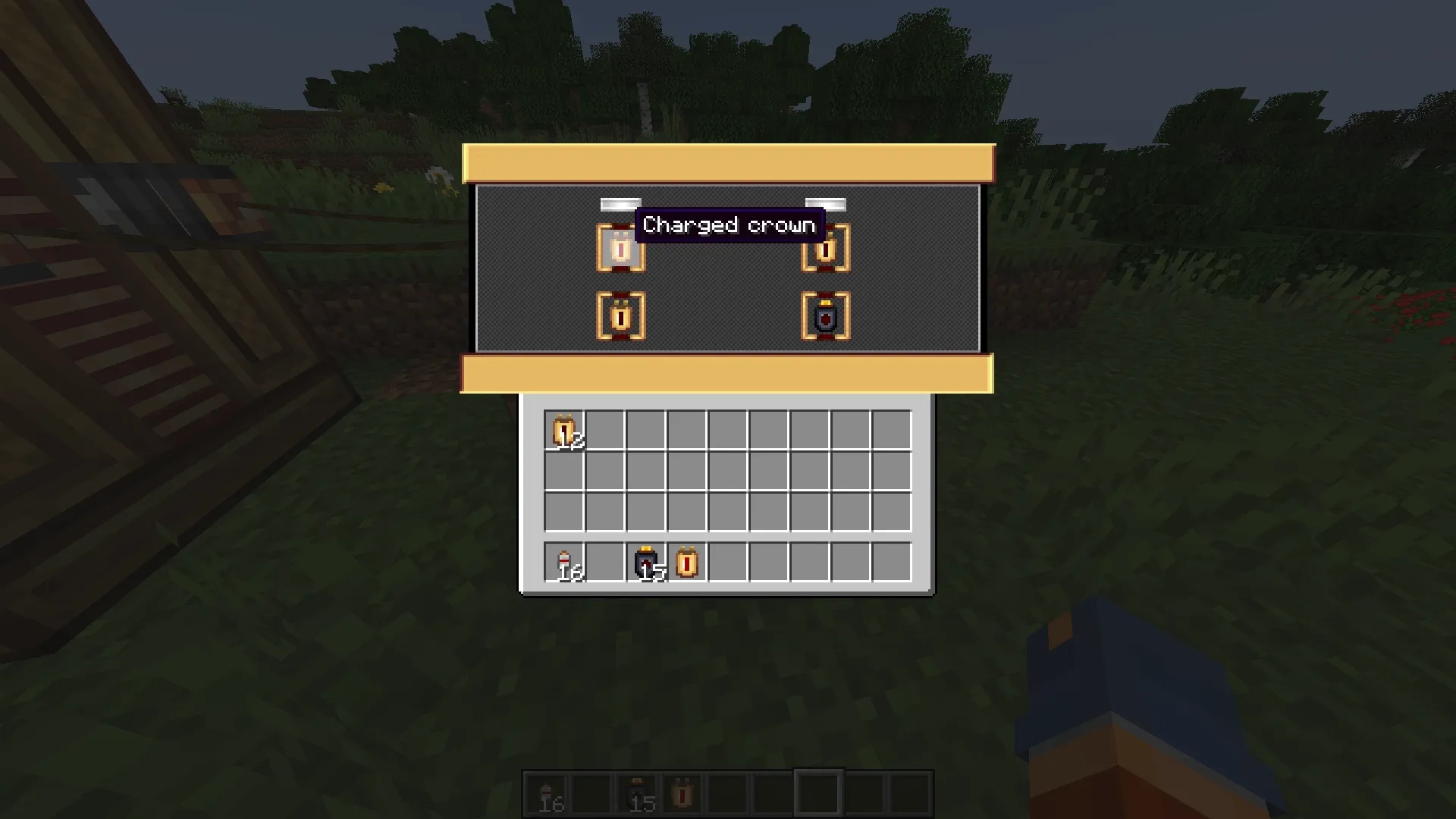The height and width of the screenshot is (819, 1456).
Task: Grab the lantern from the bottom-left display slot
Action: click(x=620, y=316)
